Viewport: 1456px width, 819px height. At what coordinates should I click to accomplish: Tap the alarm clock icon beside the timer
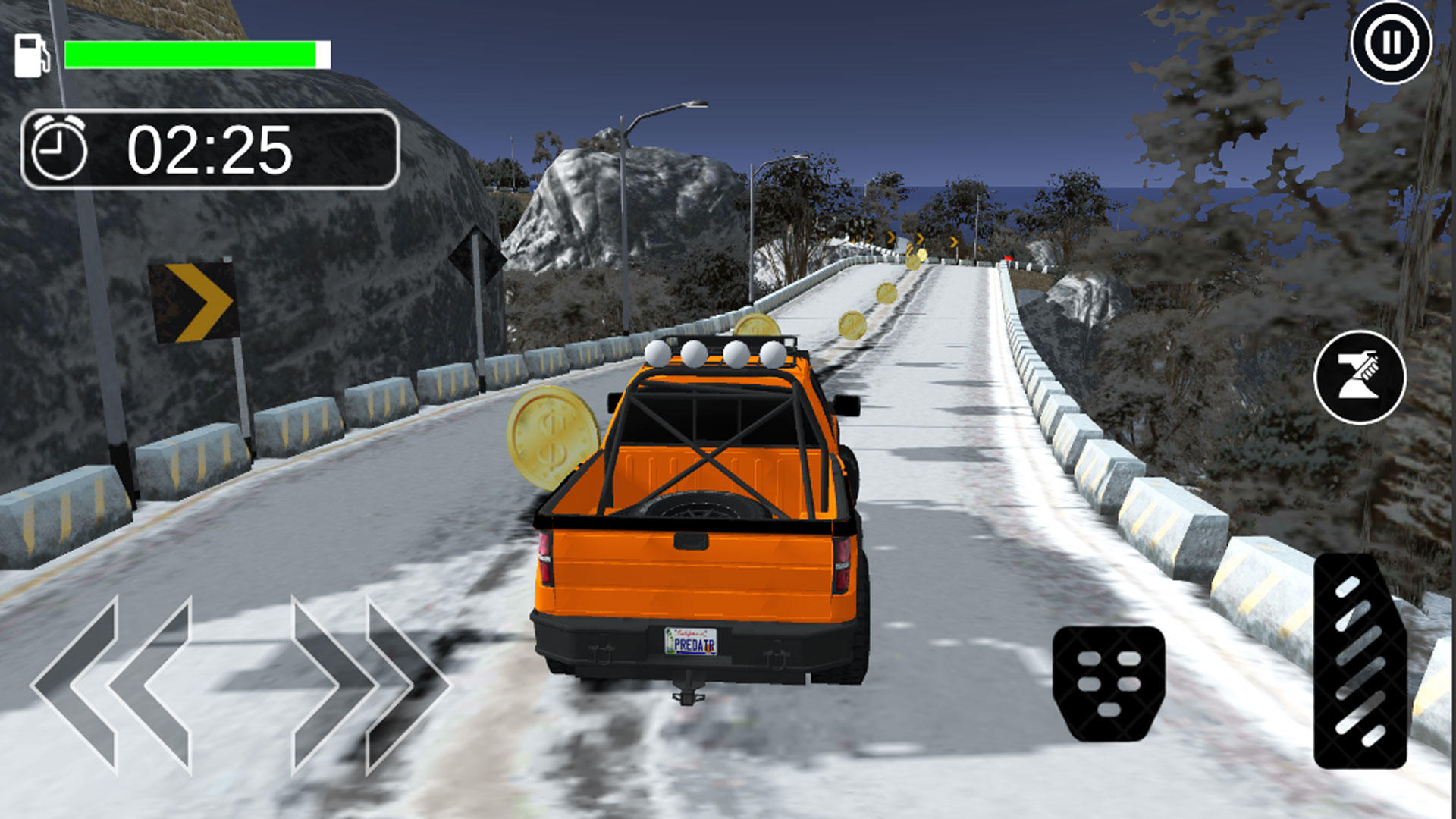tap(59, 146)
